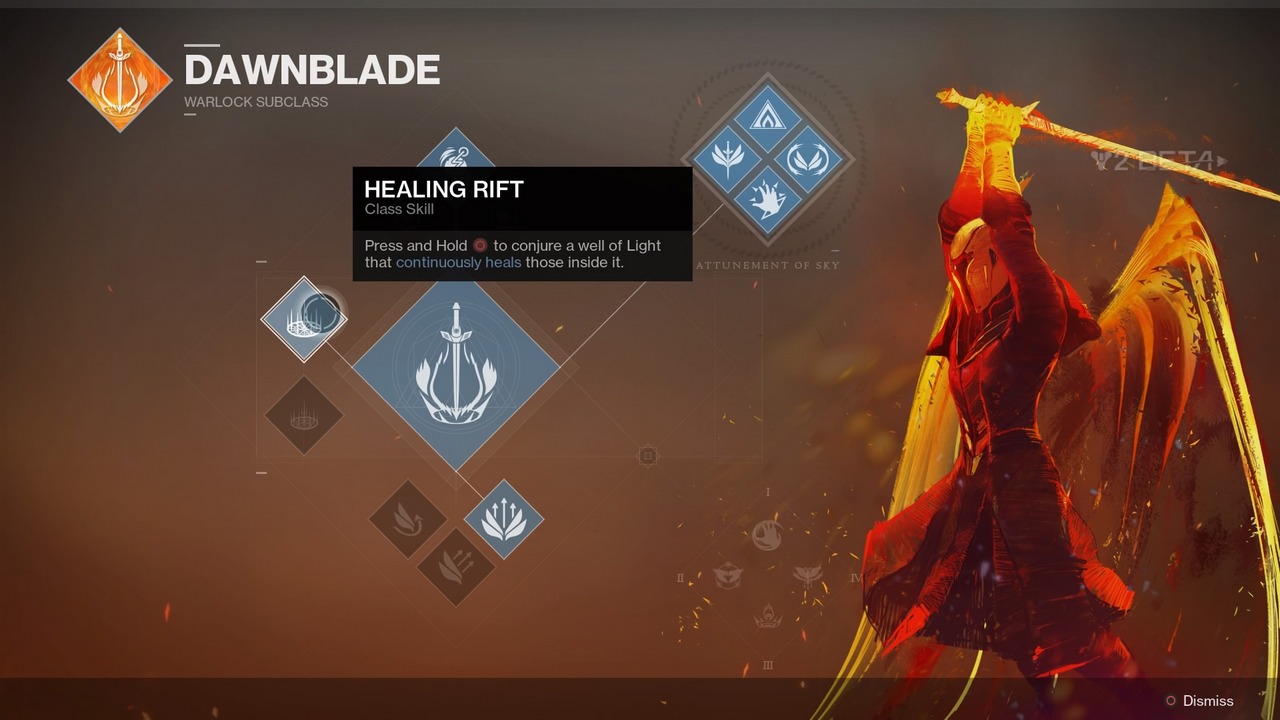Click the 'continuously heals' linked text
Viewport: 1280px width, 720px height.
click(457, 262)
